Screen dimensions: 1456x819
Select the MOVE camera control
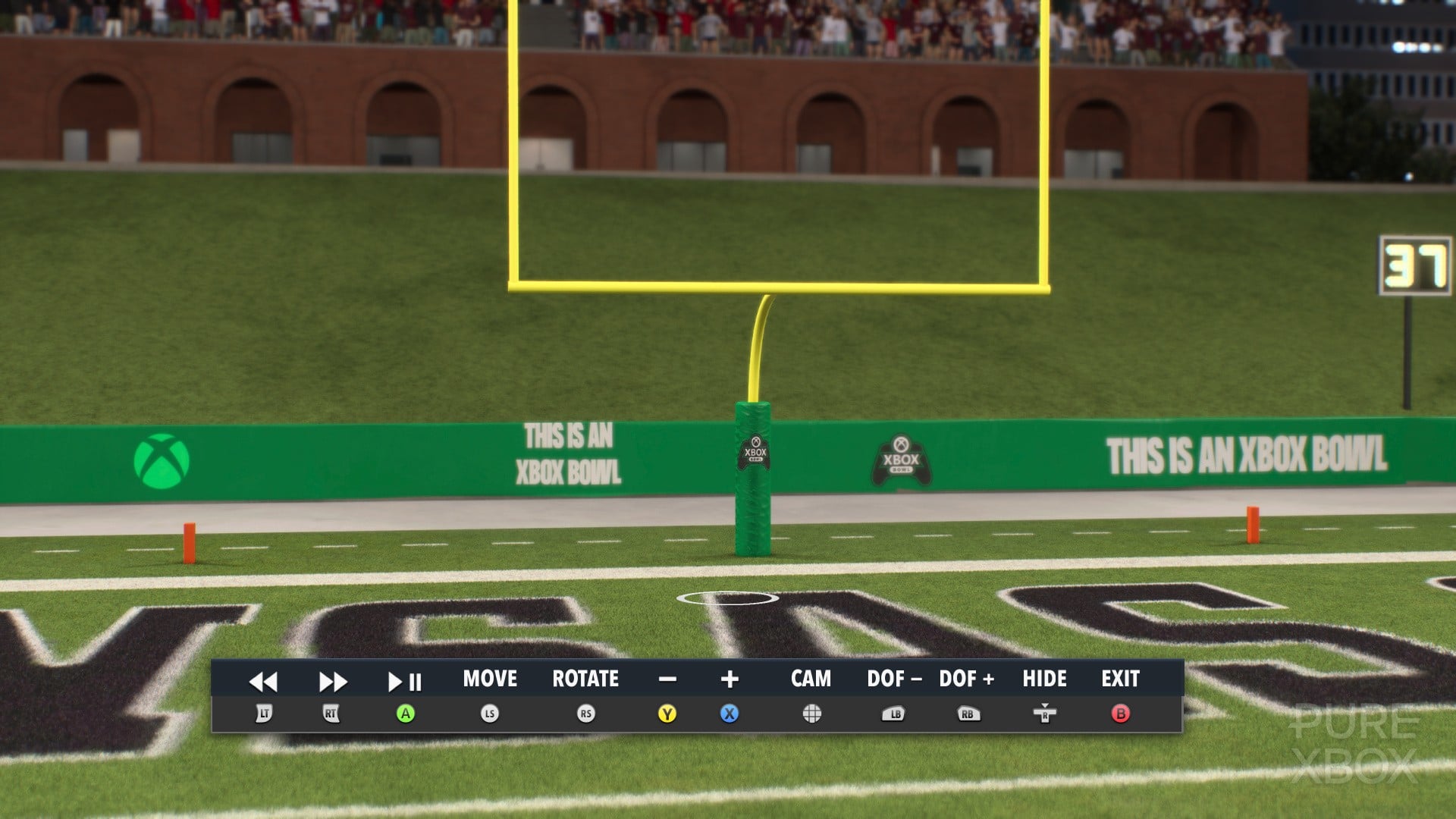pos(490,679)
